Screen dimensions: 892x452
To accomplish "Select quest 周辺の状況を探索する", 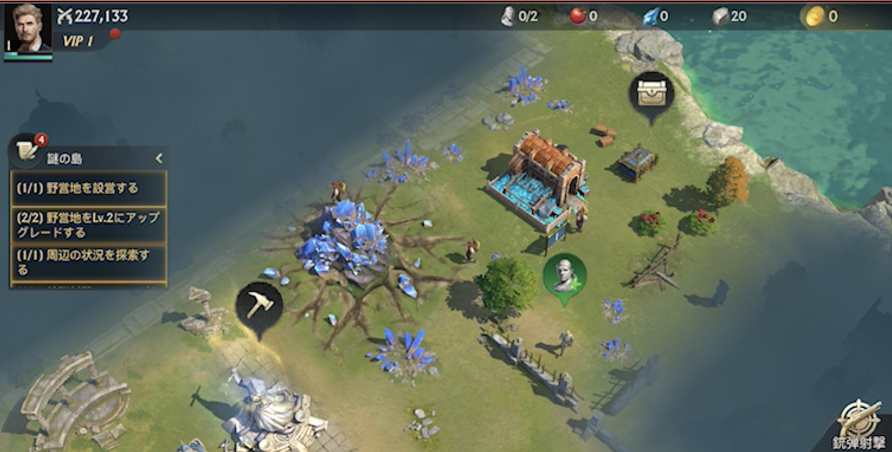I will click(x=88, y=261).
